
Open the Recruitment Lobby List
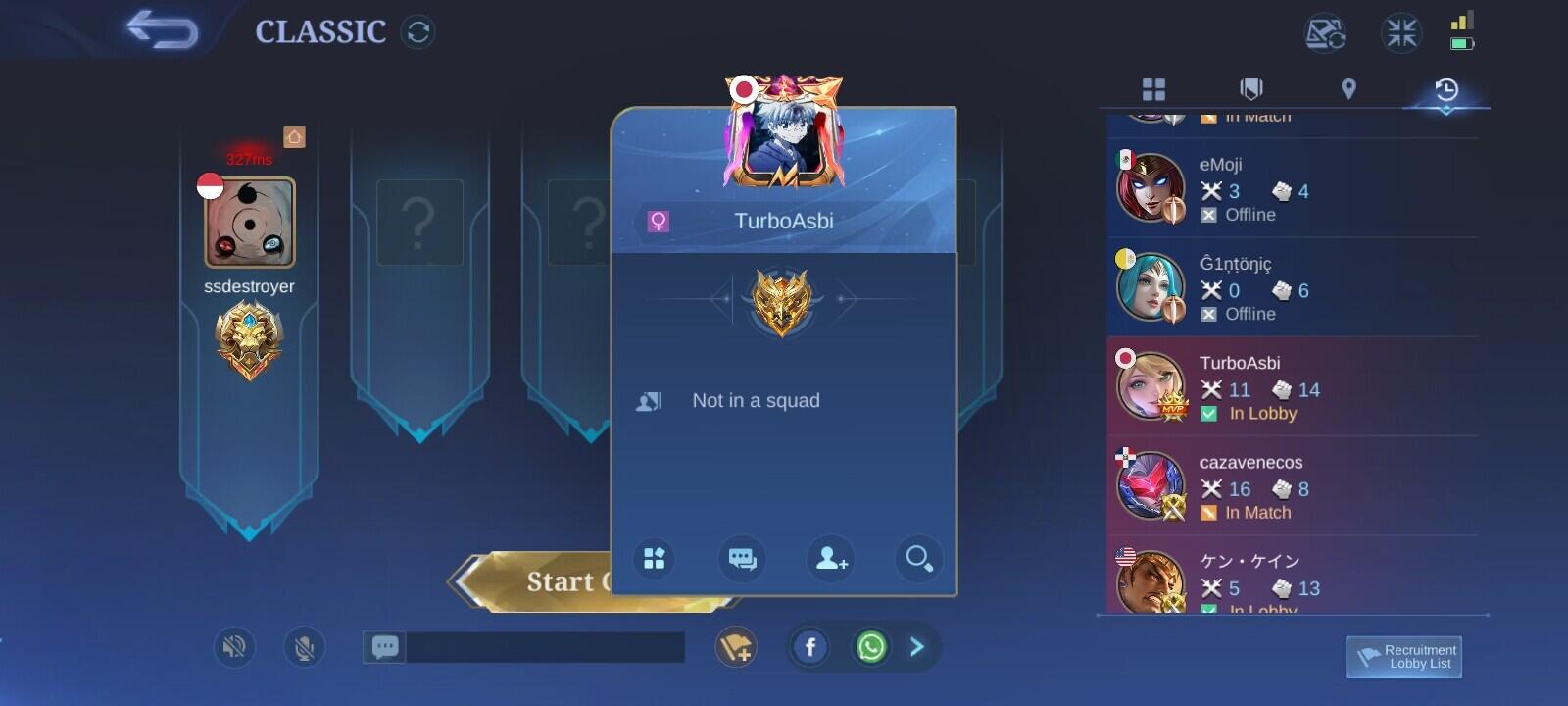coord(1403,656)
